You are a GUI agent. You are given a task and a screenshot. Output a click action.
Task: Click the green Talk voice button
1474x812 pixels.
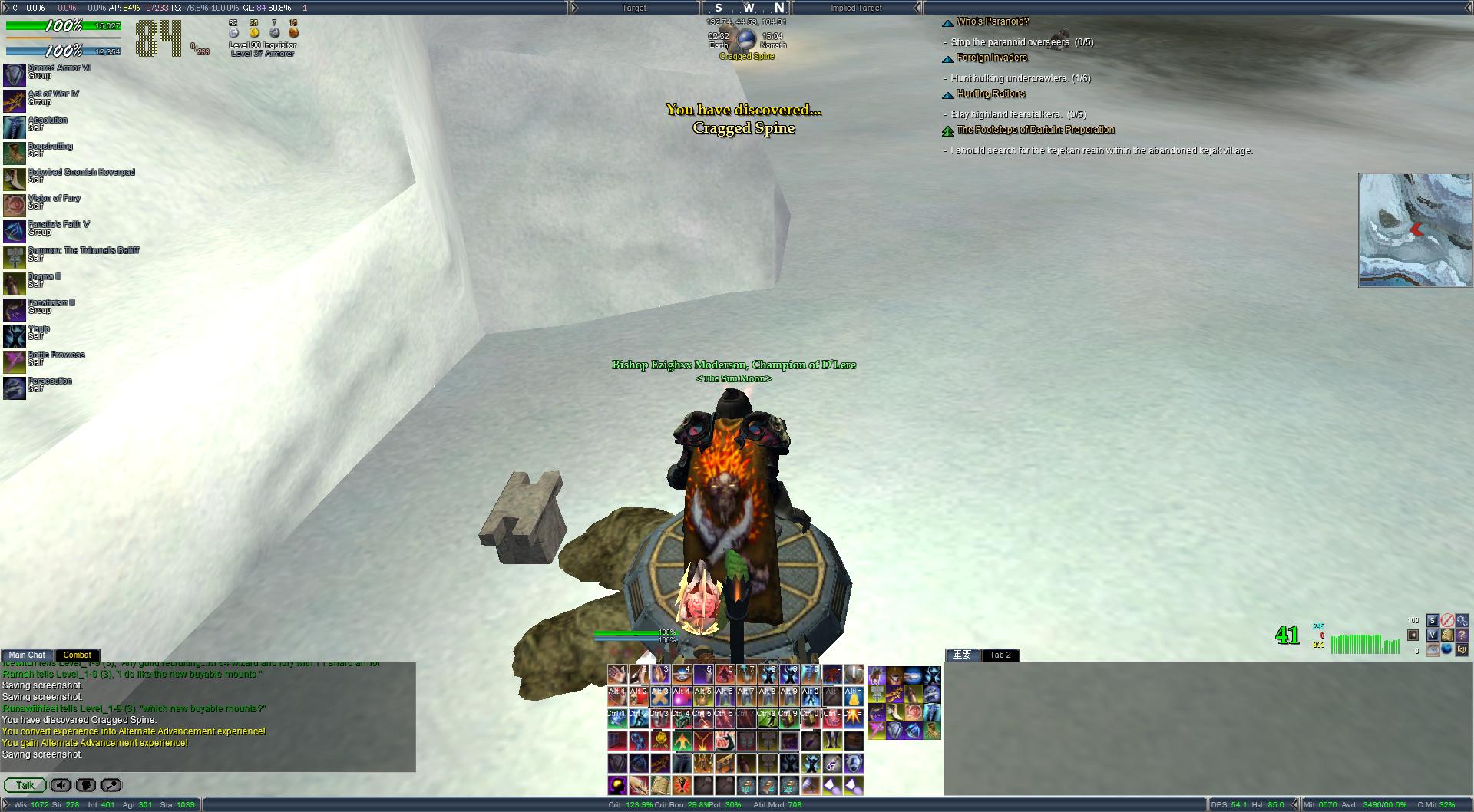click(x=25, y=785)
